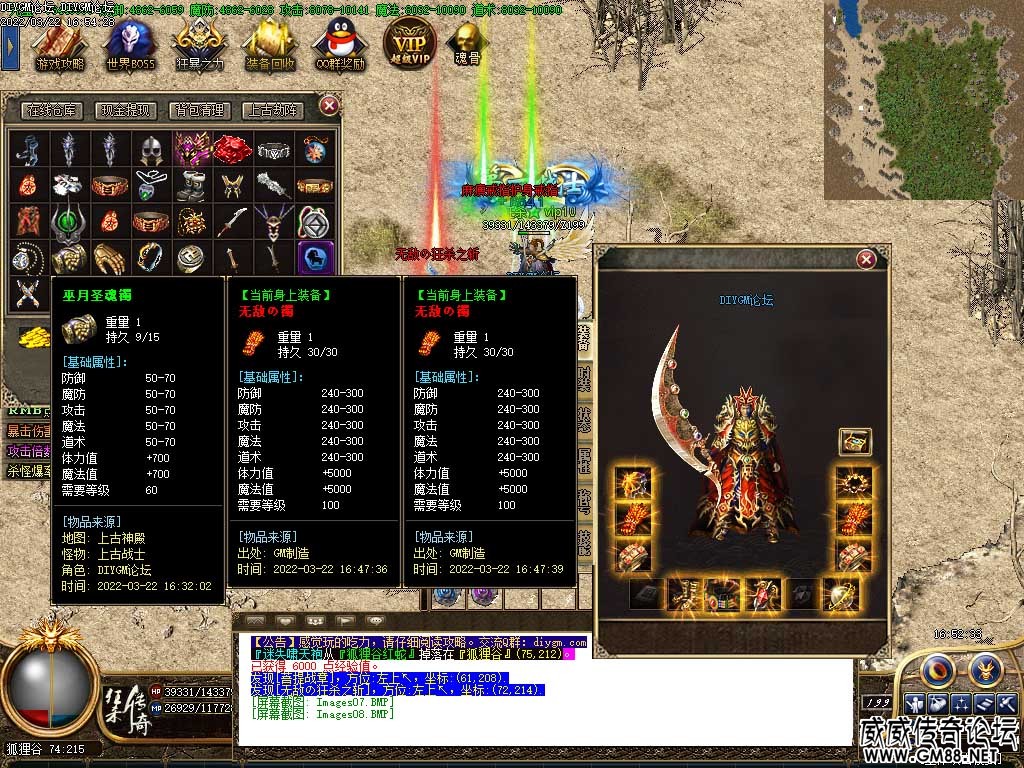Image resolution: width=1024 pixels, height=768 pixels.
Task: Select the pair of boots in bag
Action: (191, 186)
